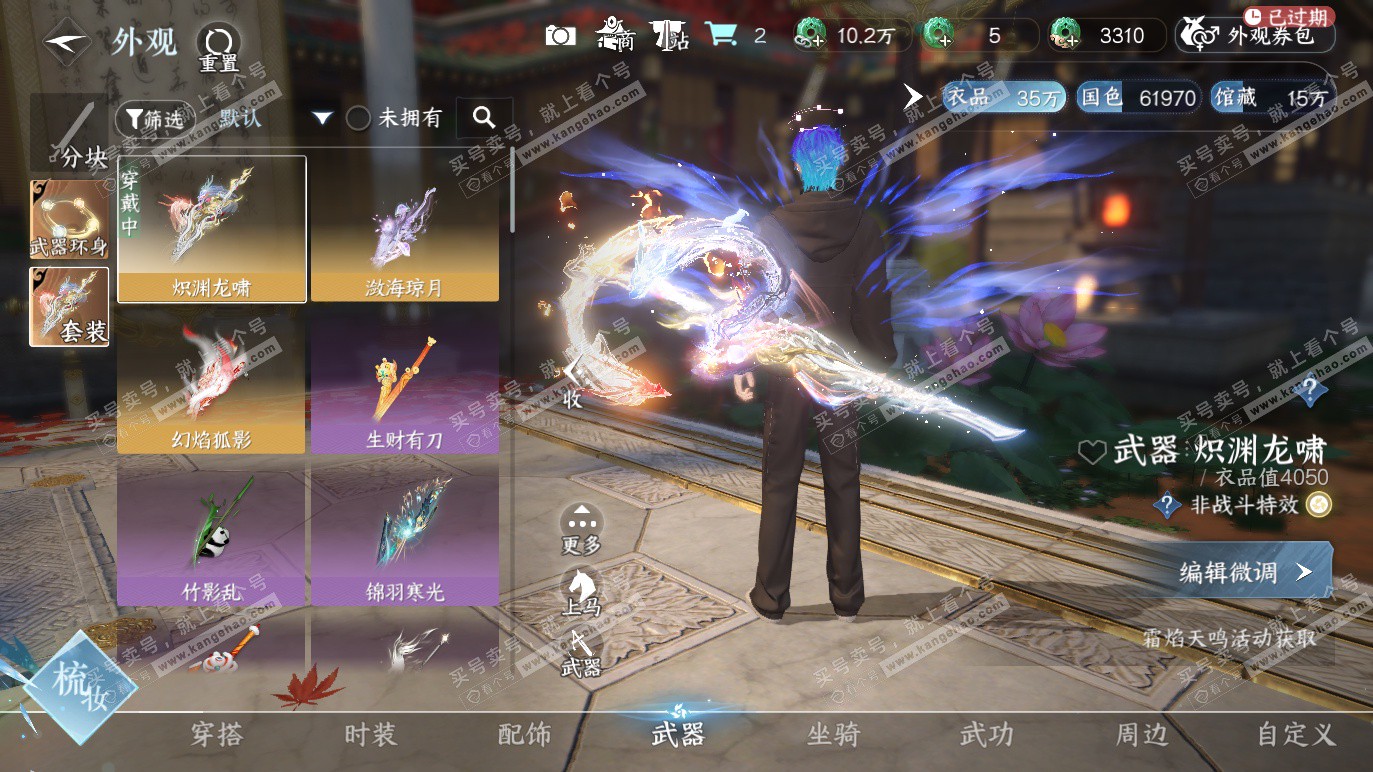The image size is (1373, 772).
Task: Go back using the top-left arrow
Action: [x=67, y=43]
